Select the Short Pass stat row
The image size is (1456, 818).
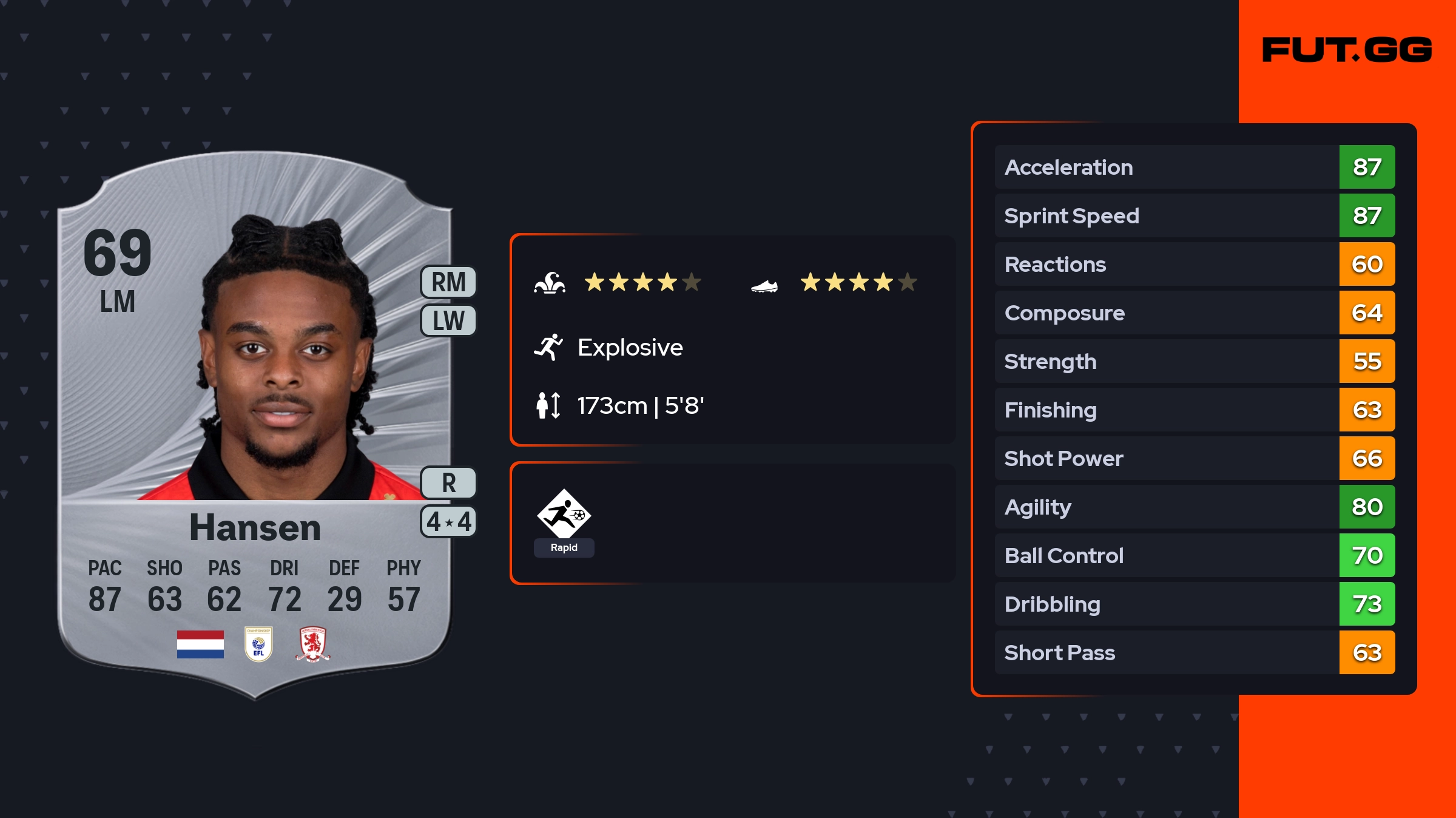point(1195,653)
